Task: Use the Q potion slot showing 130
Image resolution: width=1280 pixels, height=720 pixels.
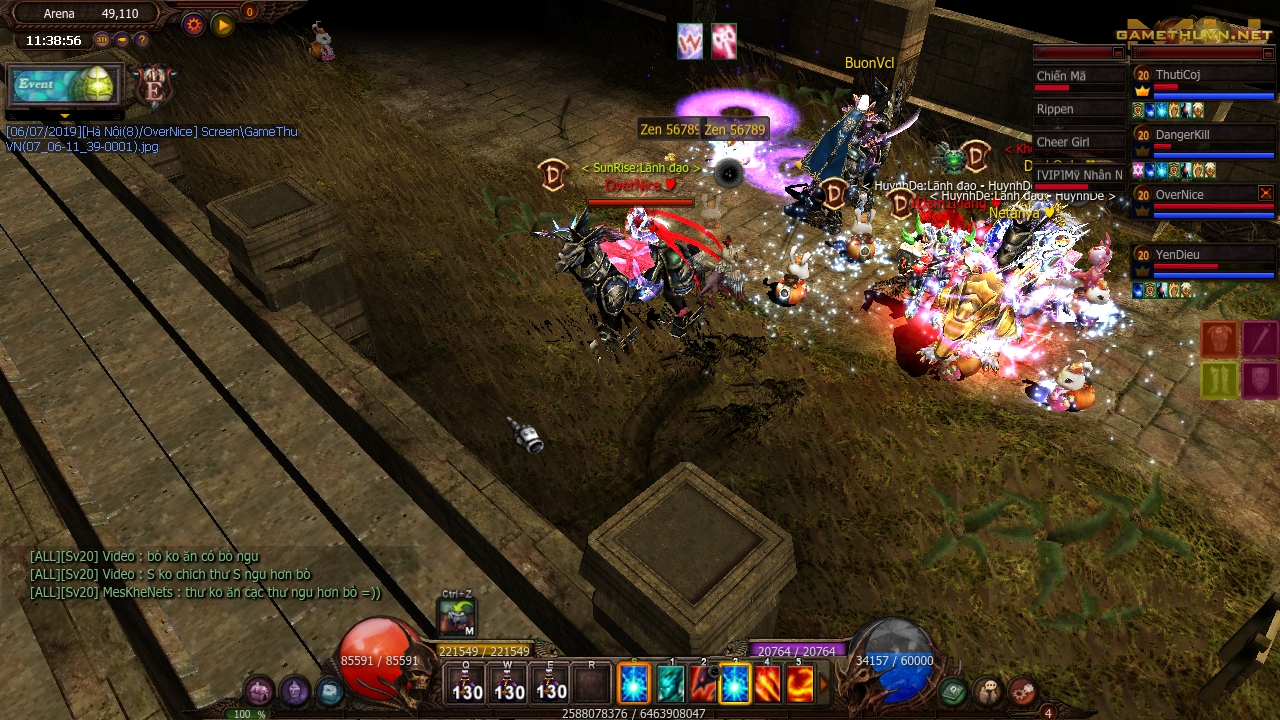Action: (466, 684)
